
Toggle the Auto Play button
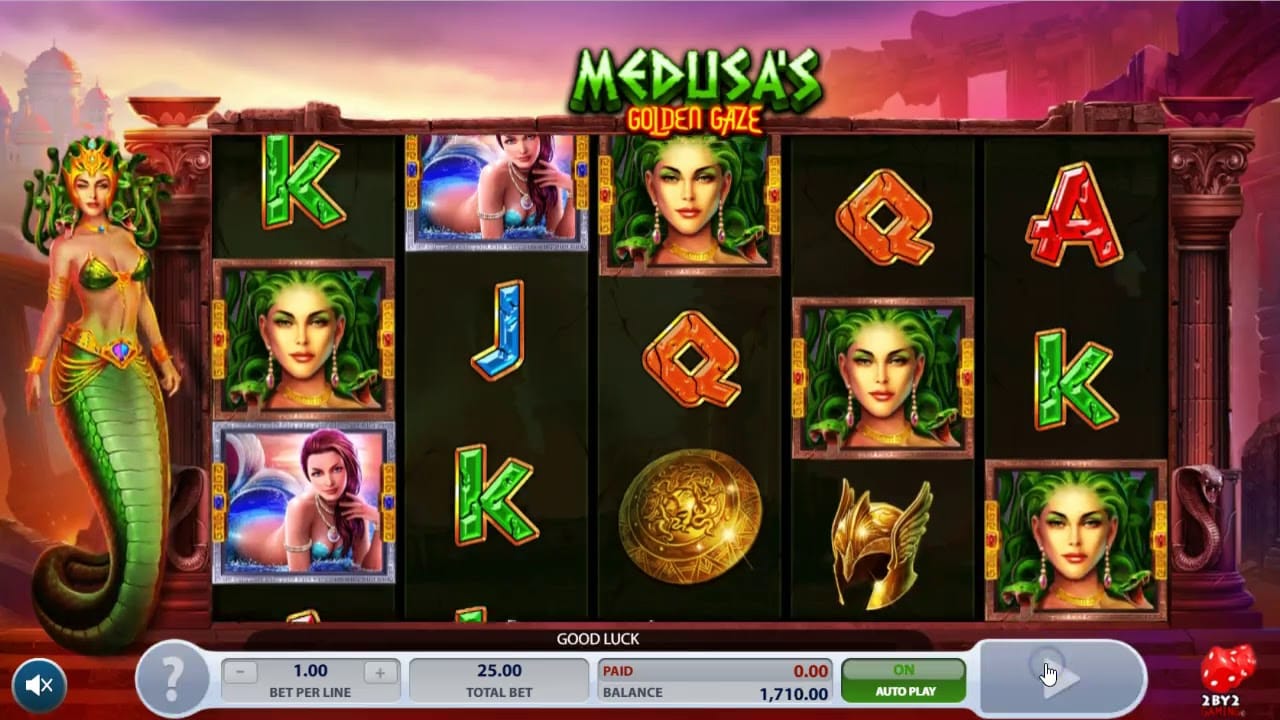pos(903,680)
